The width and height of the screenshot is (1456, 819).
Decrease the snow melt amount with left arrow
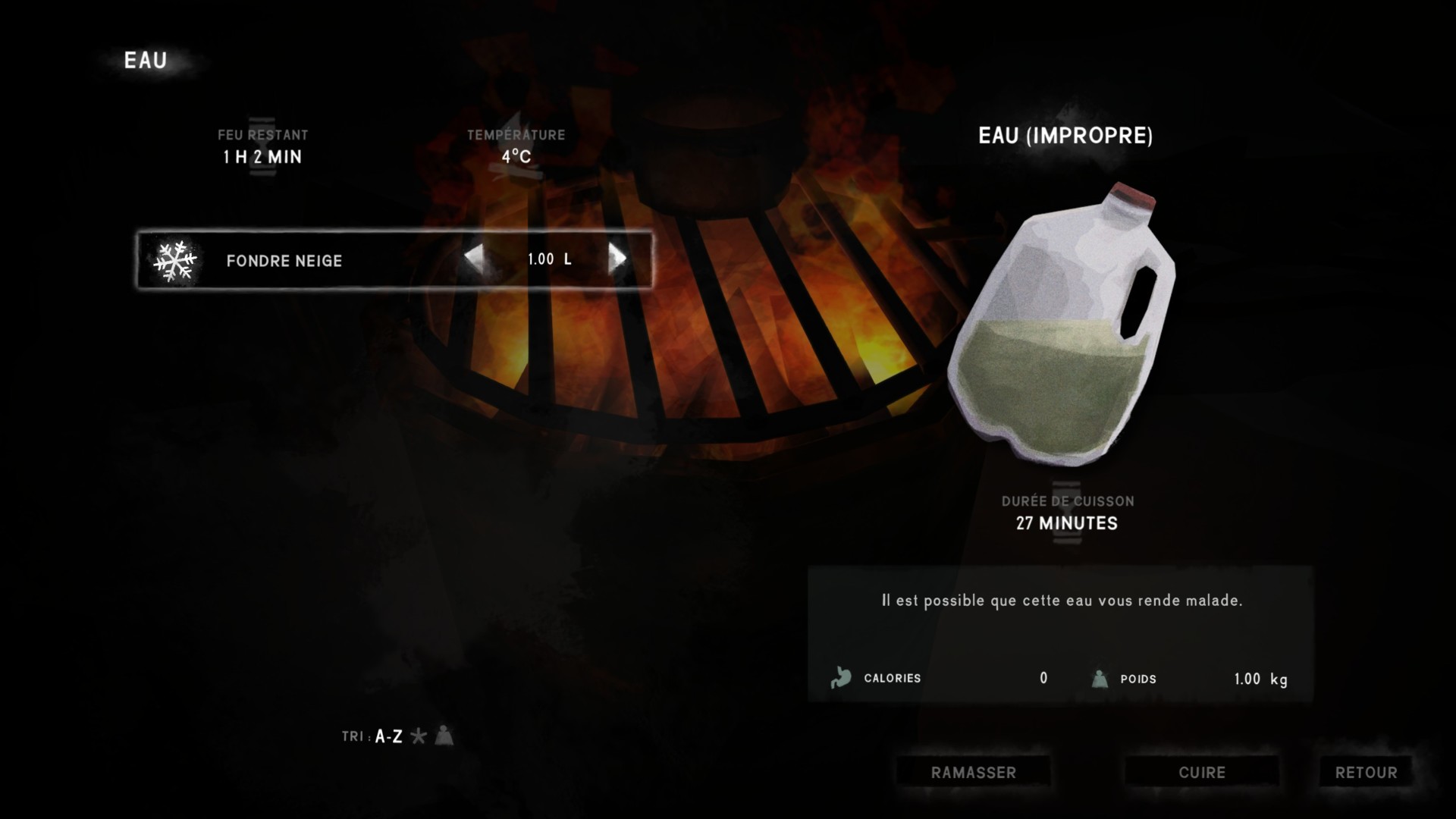(474, 259)
